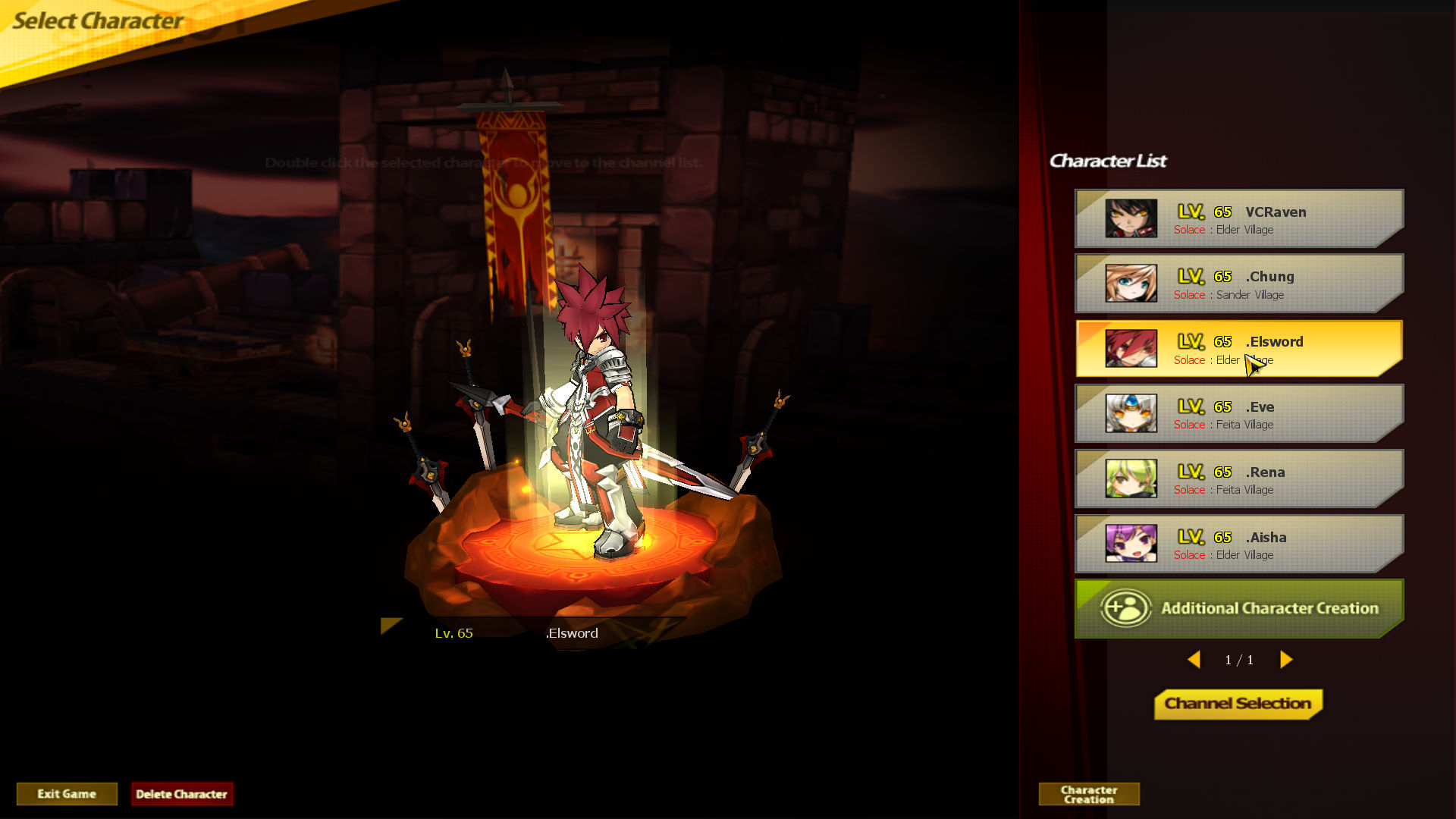Choose the .Aisha character entry
This screenshot has height=819, width=1456.
pos(1238,544)
